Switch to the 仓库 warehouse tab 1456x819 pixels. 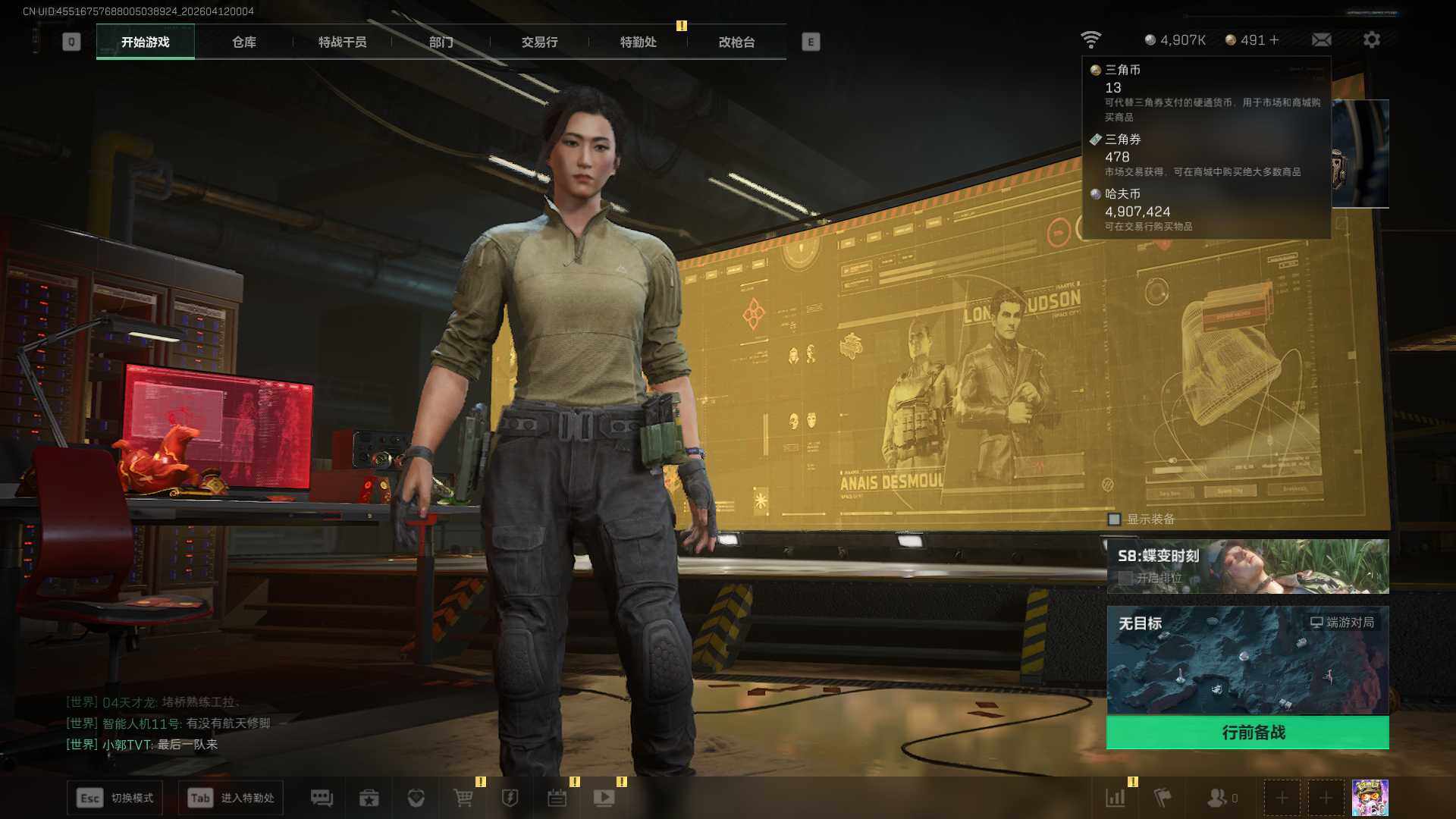(243, 42)
